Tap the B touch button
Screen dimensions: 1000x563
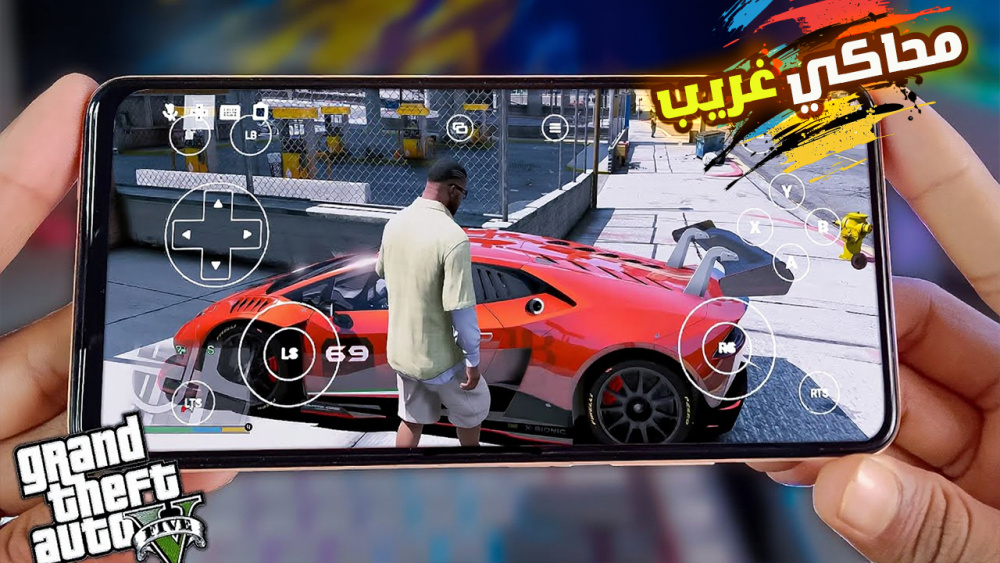(x=822, y=226)
